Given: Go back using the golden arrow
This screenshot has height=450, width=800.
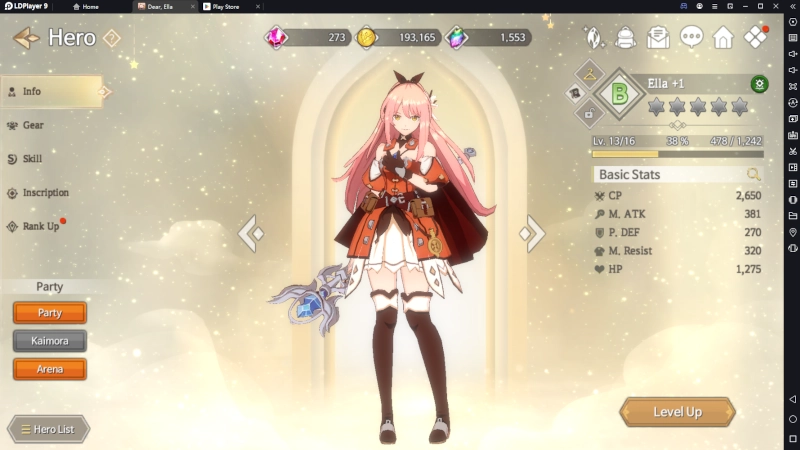Looking at the screenshot, I should coord(26,38).
